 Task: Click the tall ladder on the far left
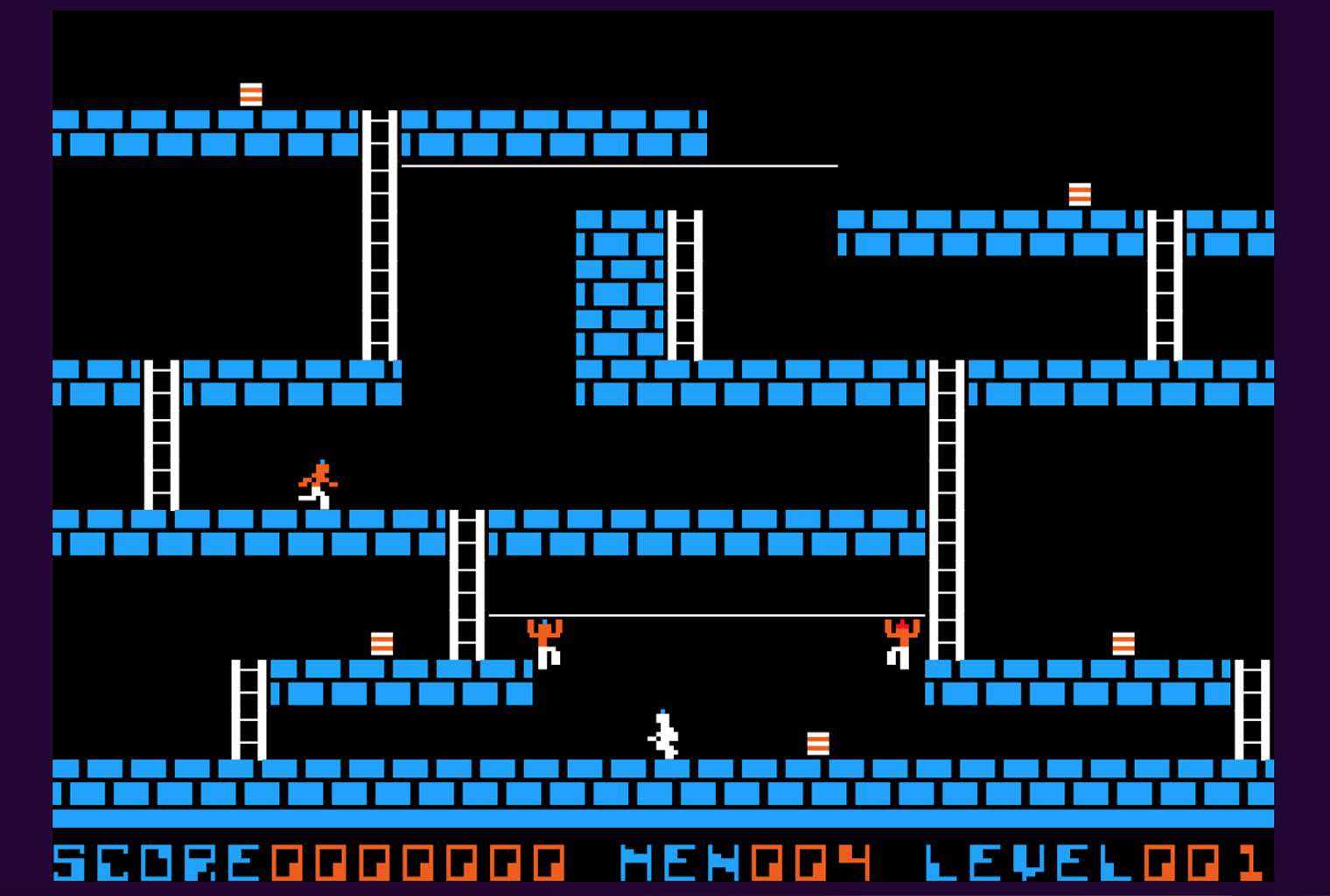point(161,437)
